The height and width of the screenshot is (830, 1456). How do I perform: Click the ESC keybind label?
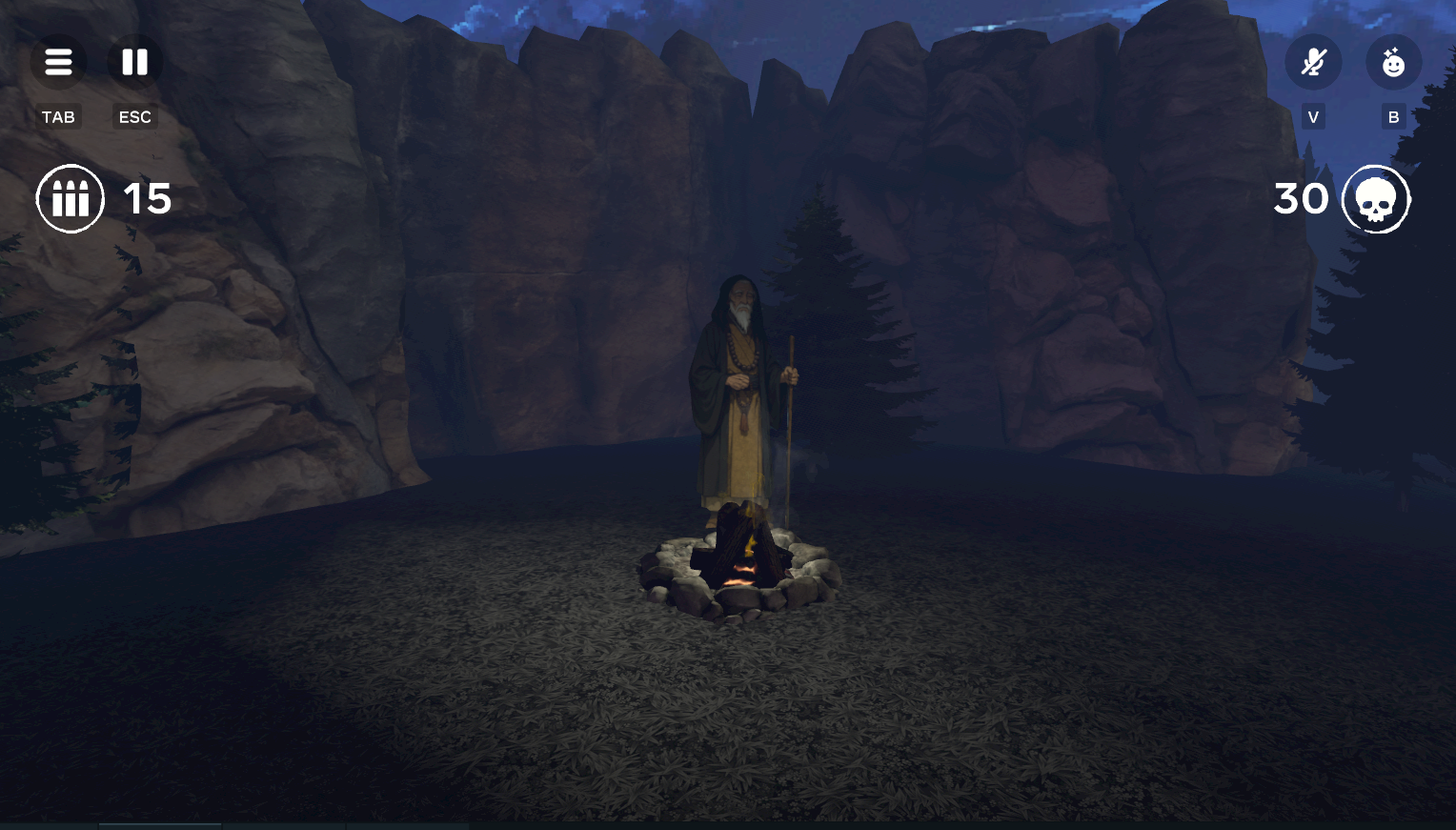point(134,116)
